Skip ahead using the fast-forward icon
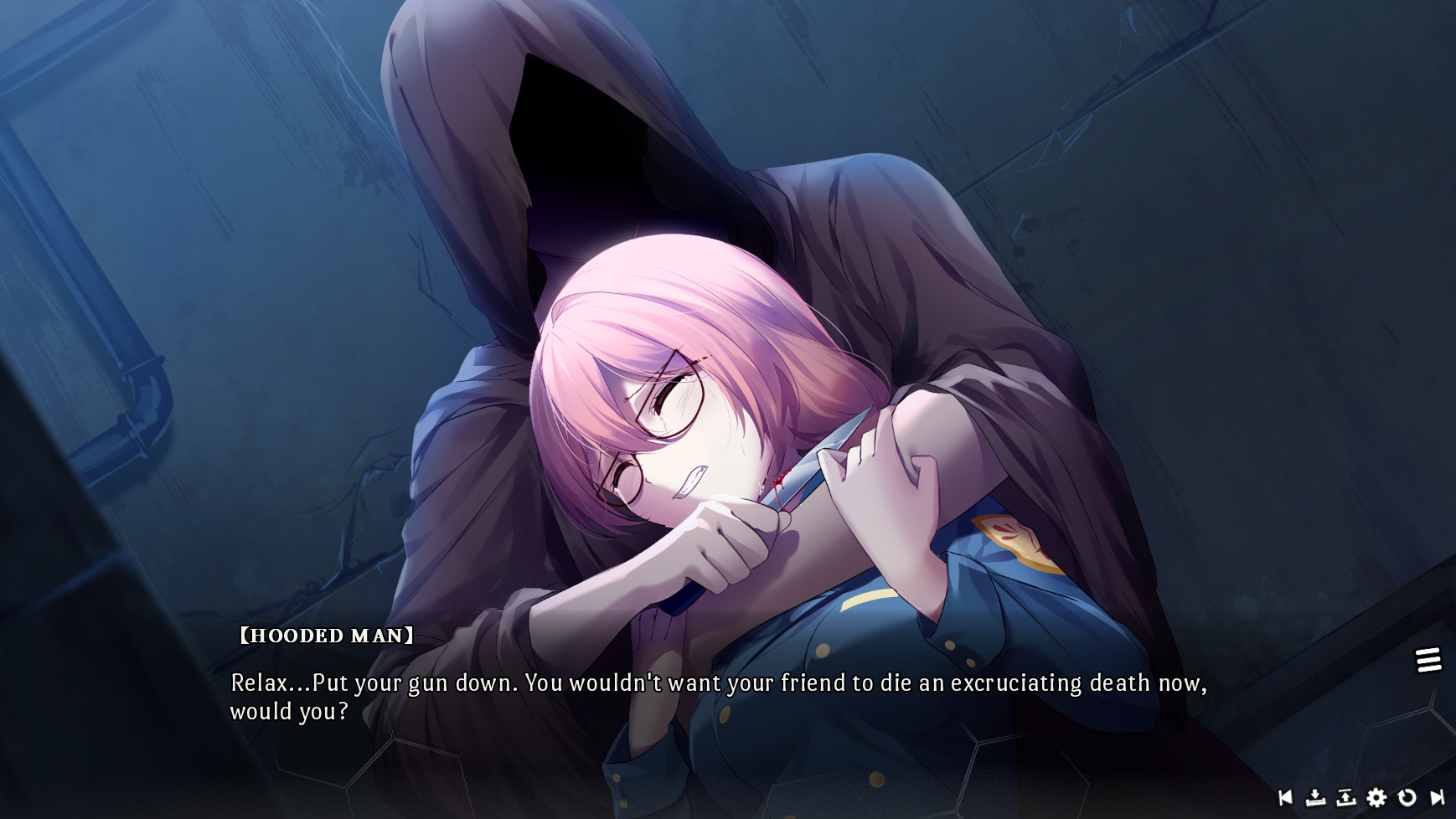1456x819 pixels. click(1436, 798)
